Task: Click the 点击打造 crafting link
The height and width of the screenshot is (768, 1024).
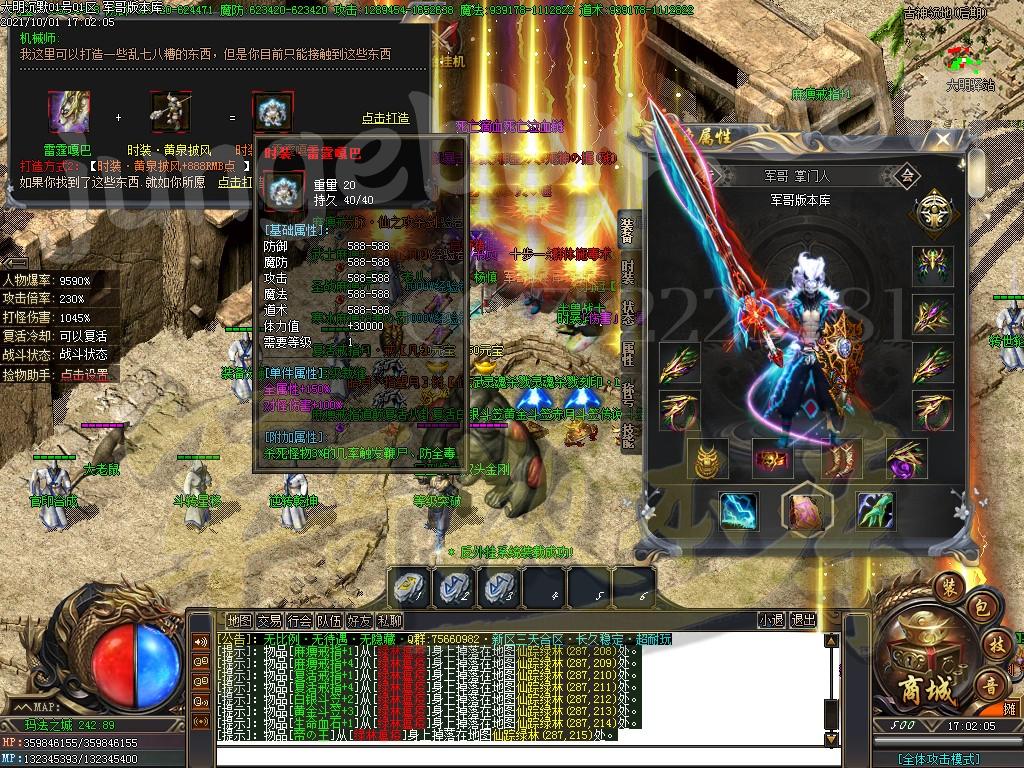Action: pos(385,118)
